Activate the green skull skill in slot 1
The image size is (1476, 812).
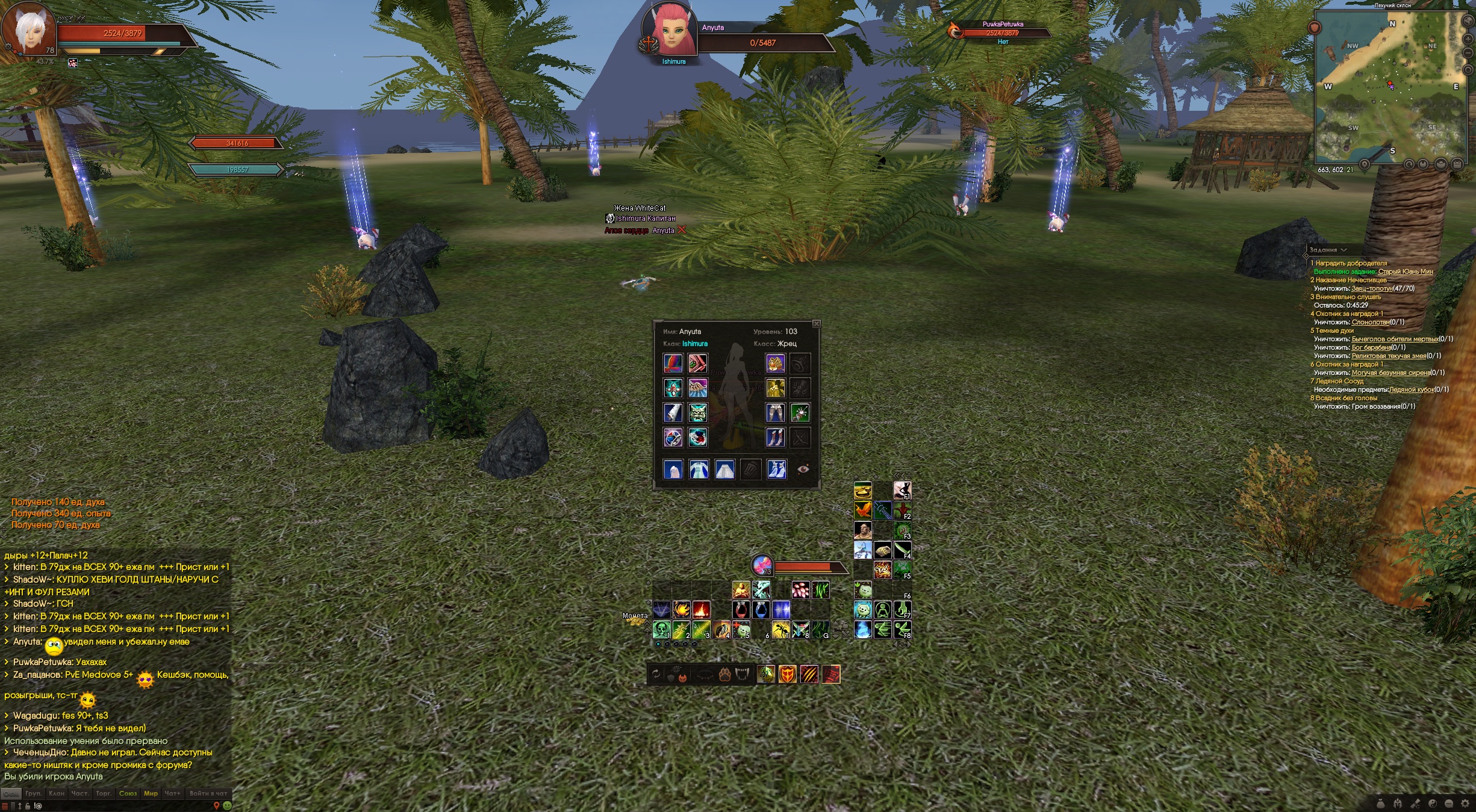661,630
